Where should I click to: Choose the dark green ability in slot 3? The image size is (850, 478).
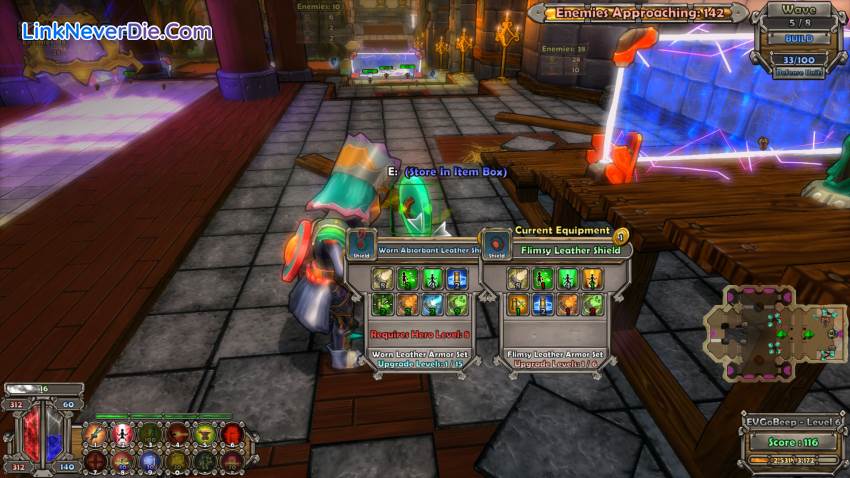coord(149,434)
